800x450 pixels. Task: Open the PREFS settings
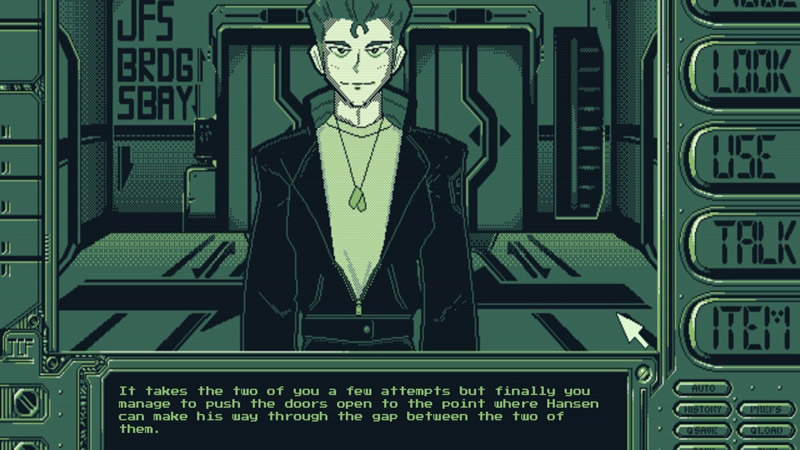(766, 409)
